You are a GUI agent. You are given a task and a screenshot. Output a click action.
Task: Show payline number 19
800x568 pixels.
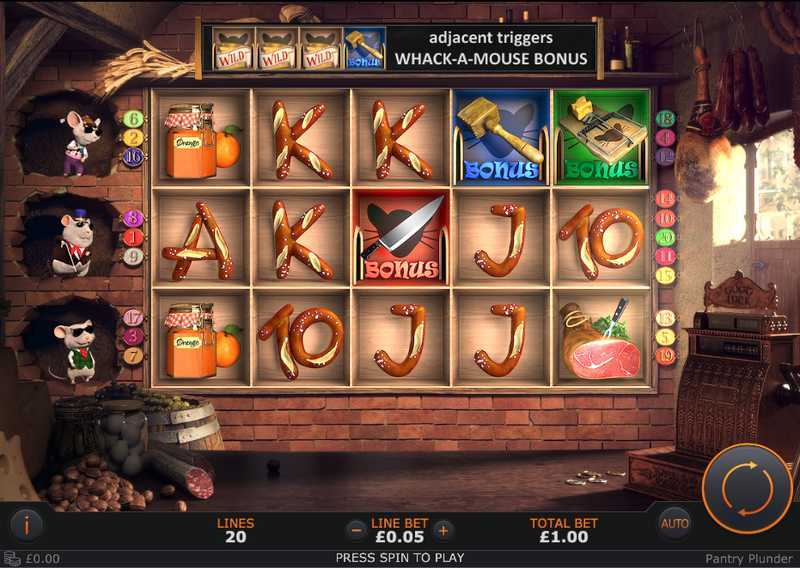coord(666,355)
